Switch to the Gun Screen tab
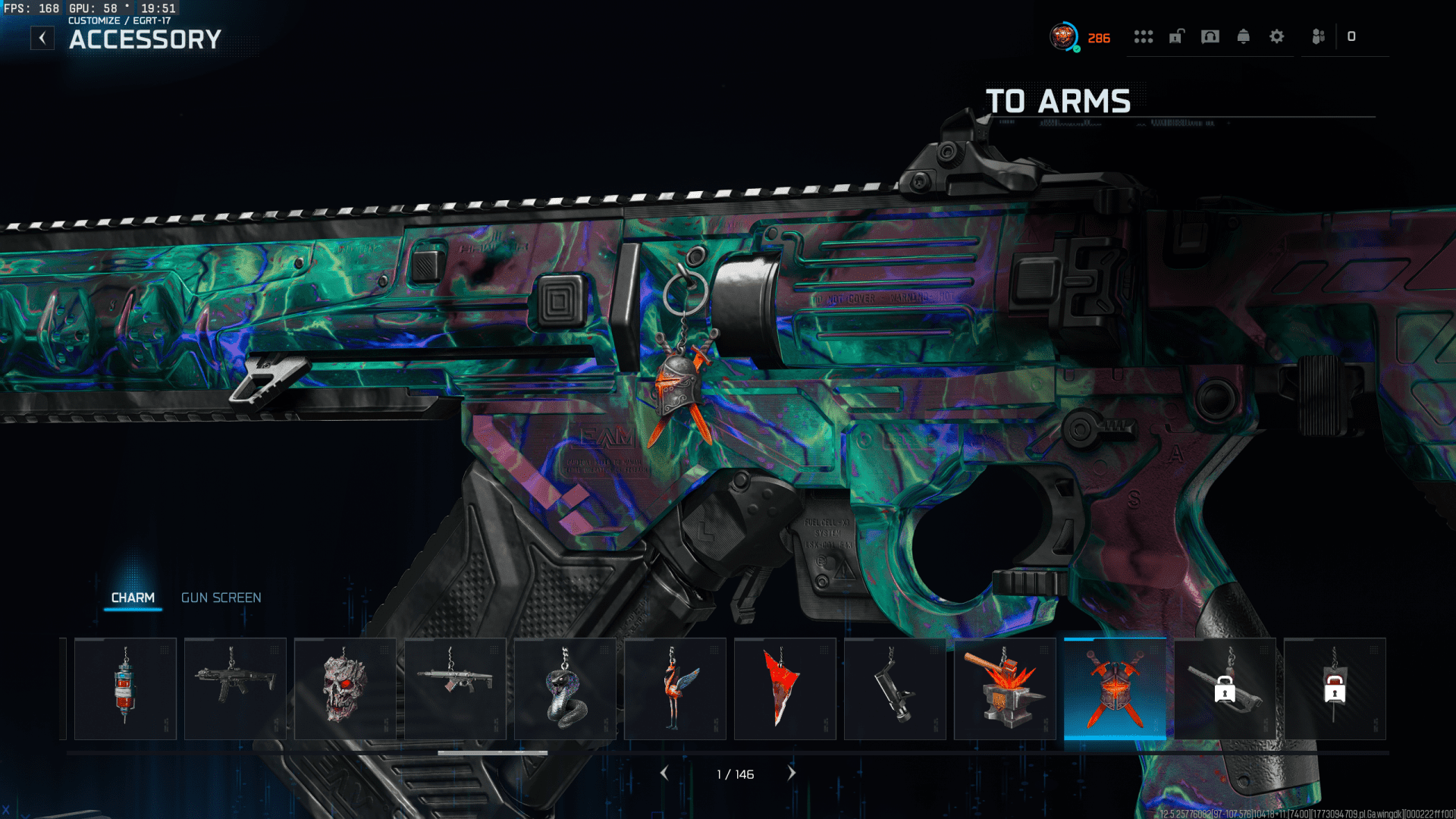The height and width of the screenshot is (819, 1456). (x=221, y=598)
